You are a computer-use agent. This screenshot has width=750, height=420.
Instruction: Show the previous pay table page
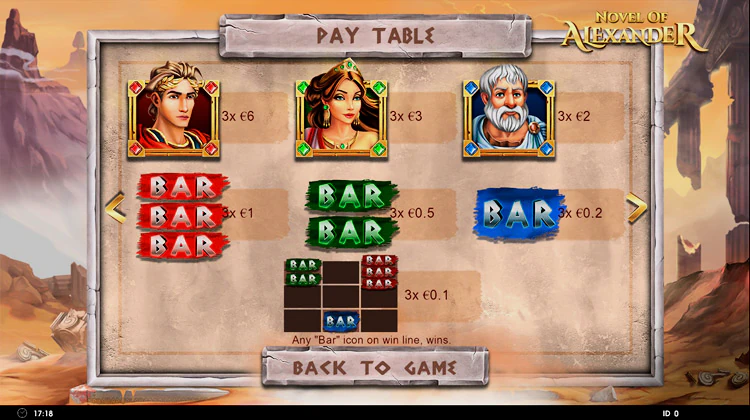tap(115, 208)
